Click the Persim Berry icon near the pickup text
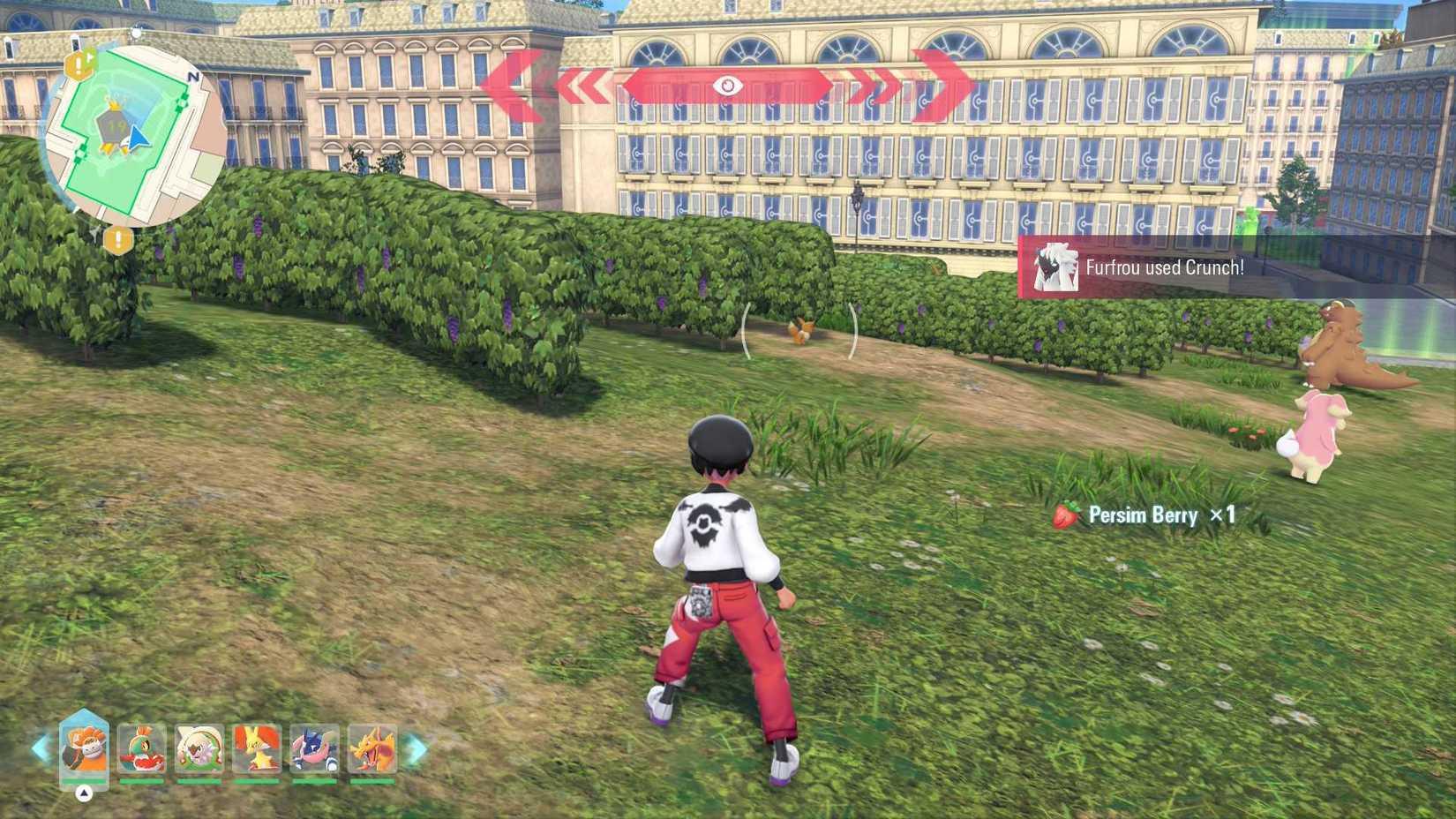The height and width of the screenshot is (819, 1456). [1066, 515]
